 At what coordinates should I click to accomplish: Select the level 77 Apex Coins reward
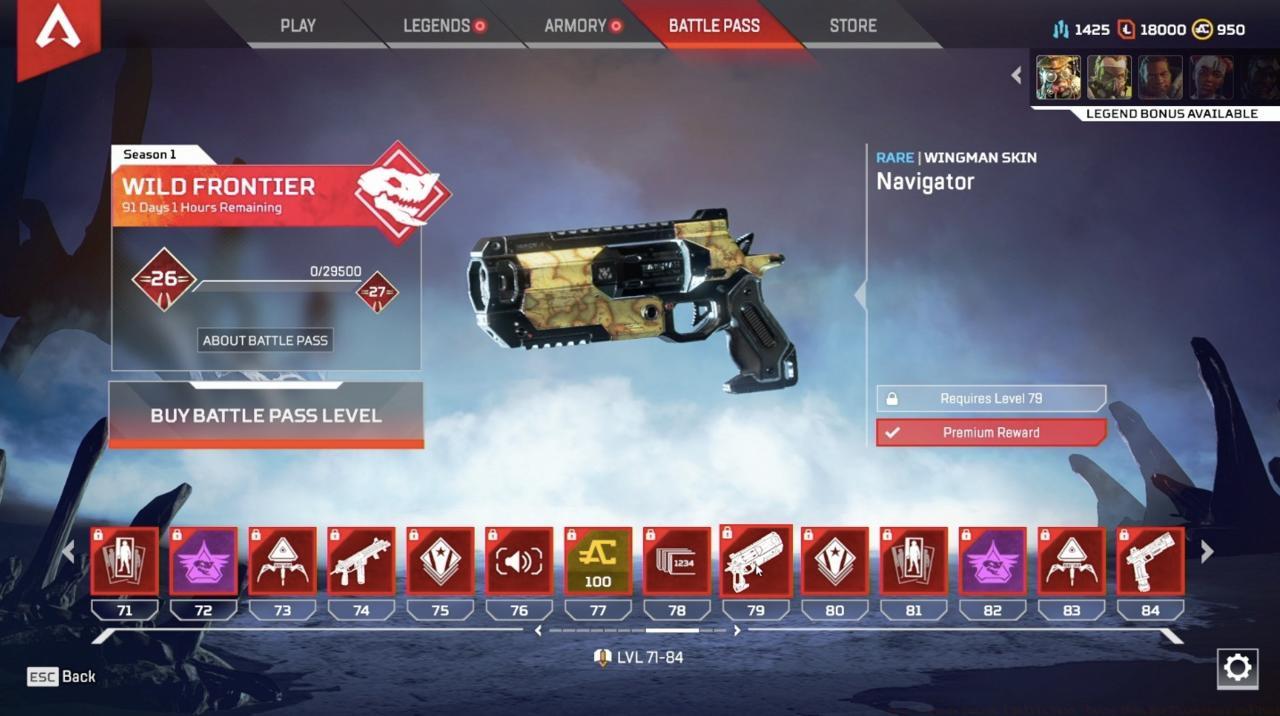[x=598, y=562]
